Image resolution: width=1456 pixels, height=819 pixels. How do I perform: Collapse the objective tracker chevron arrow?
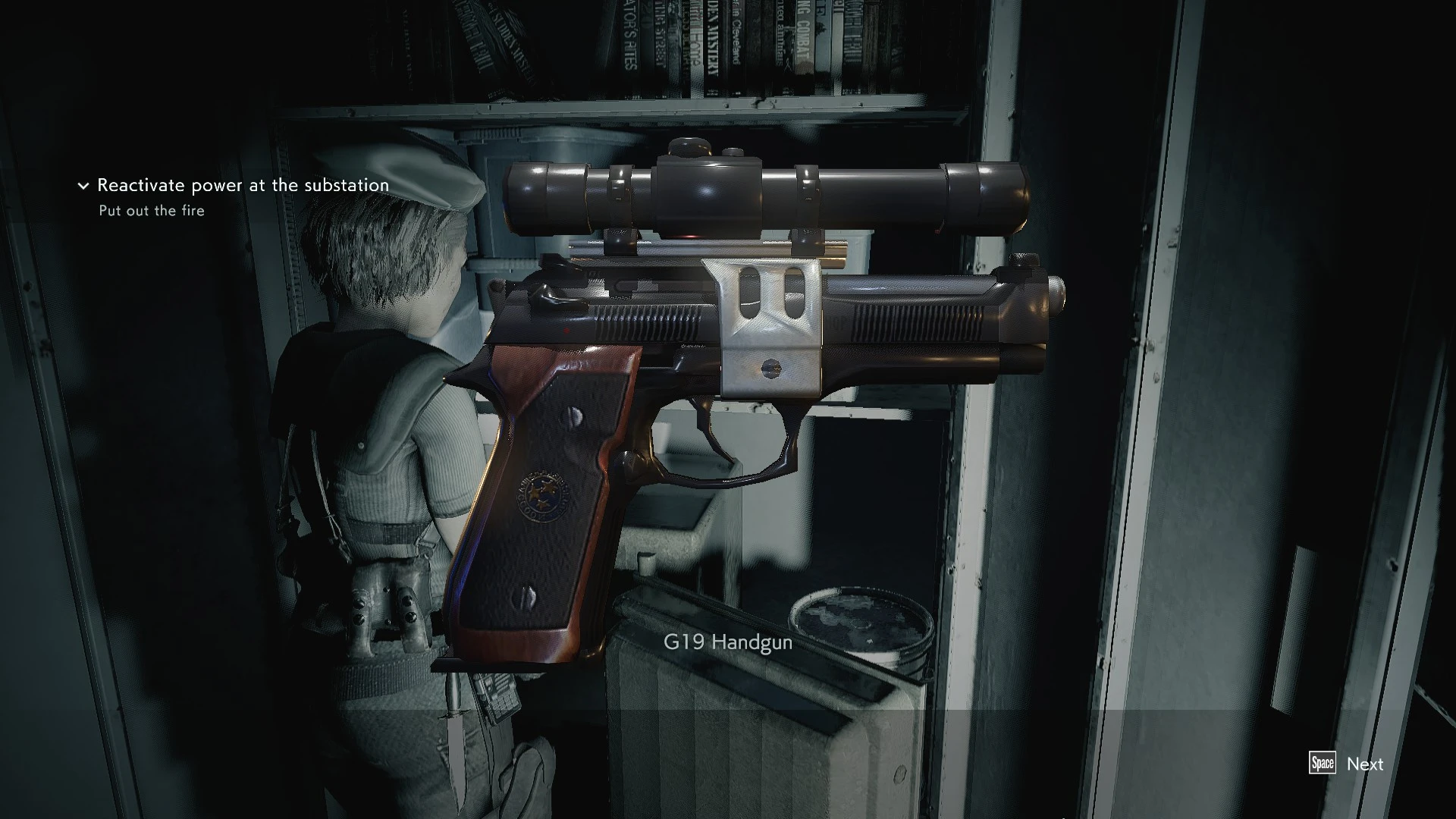coord(83,186)
